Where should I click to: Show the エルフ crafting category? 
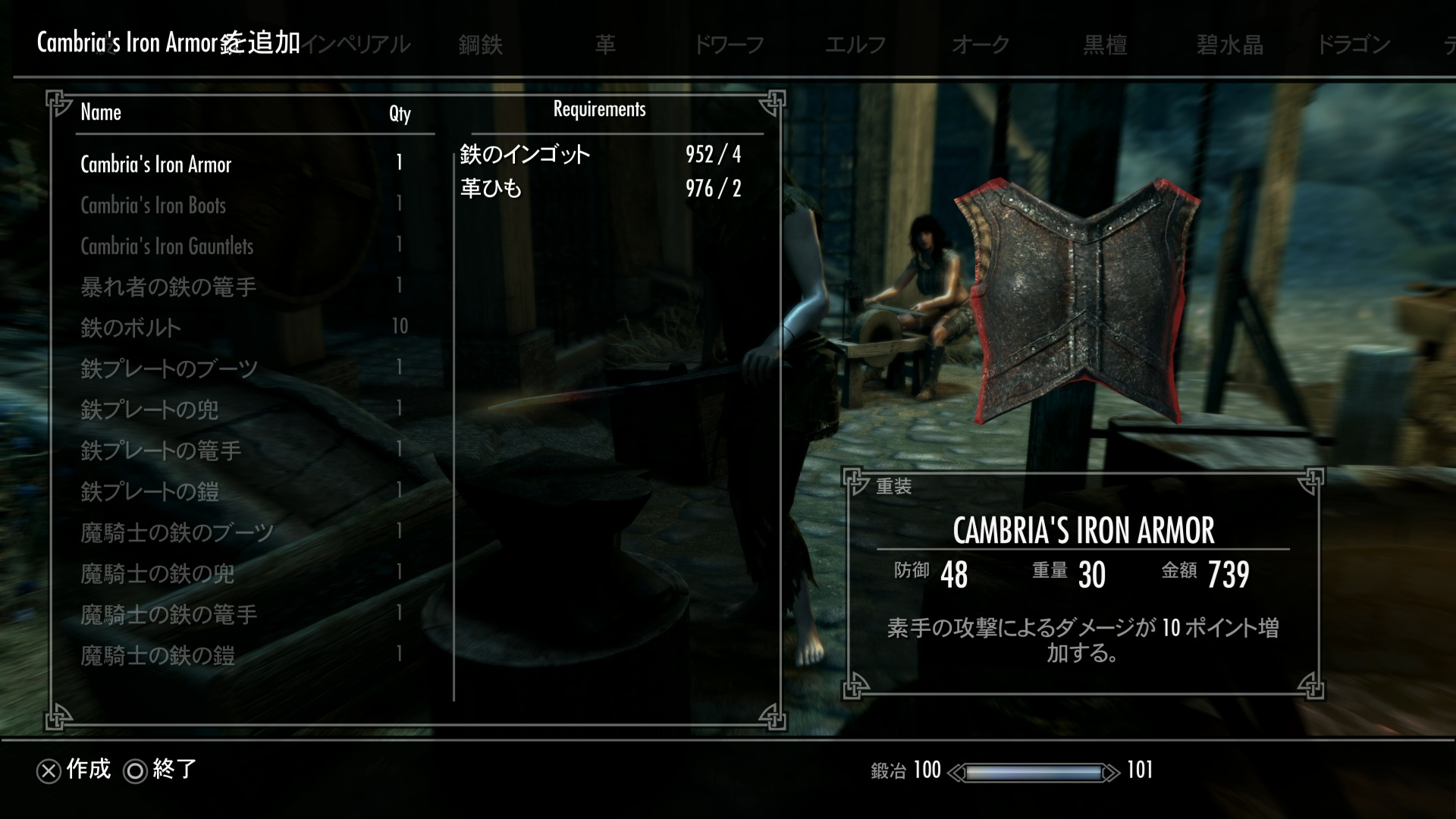(855, 45)
